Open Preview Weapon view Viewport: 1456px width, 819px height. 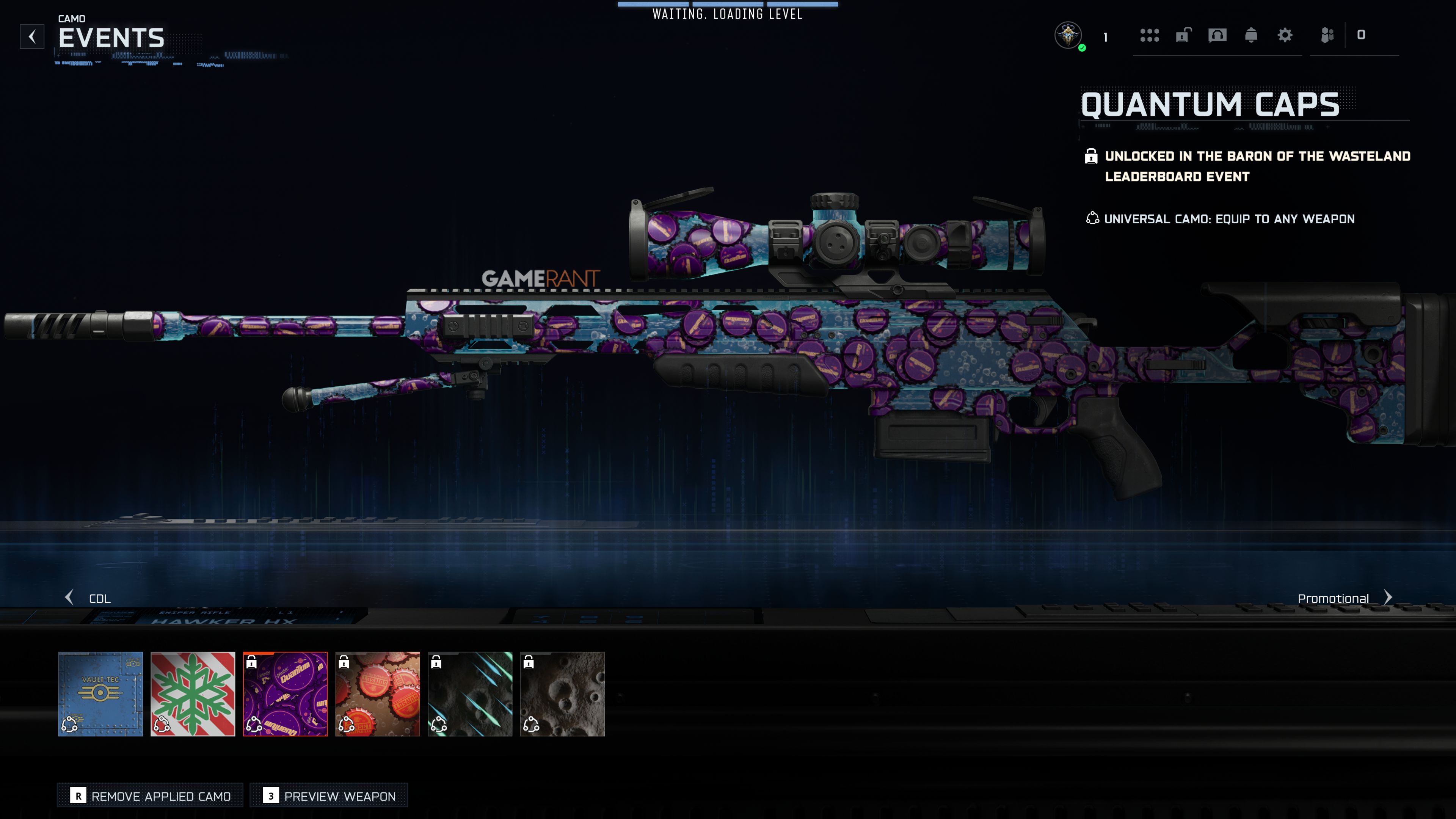329,796
